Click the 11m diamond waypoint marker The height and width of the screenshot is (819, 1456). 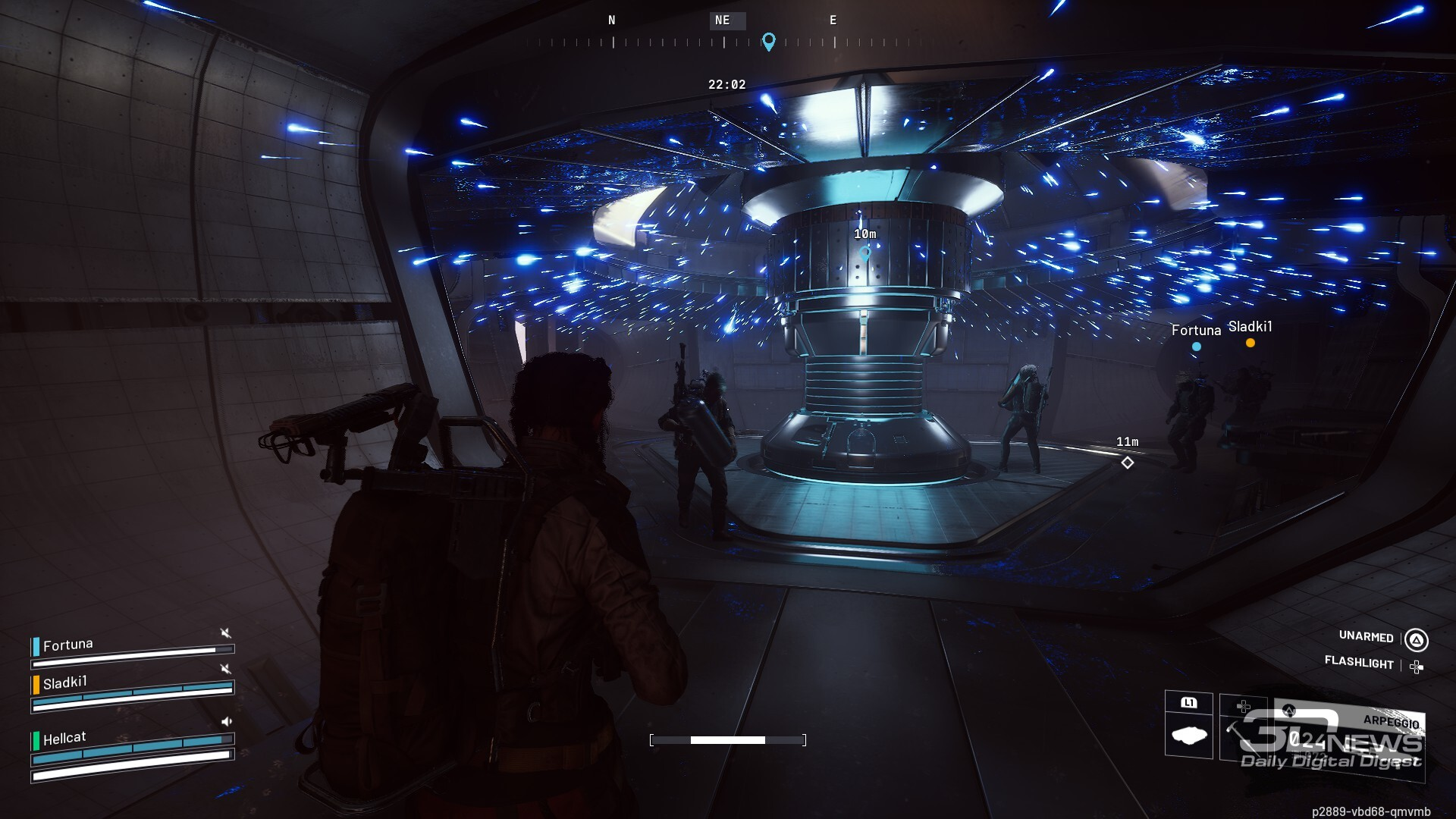1128,463
